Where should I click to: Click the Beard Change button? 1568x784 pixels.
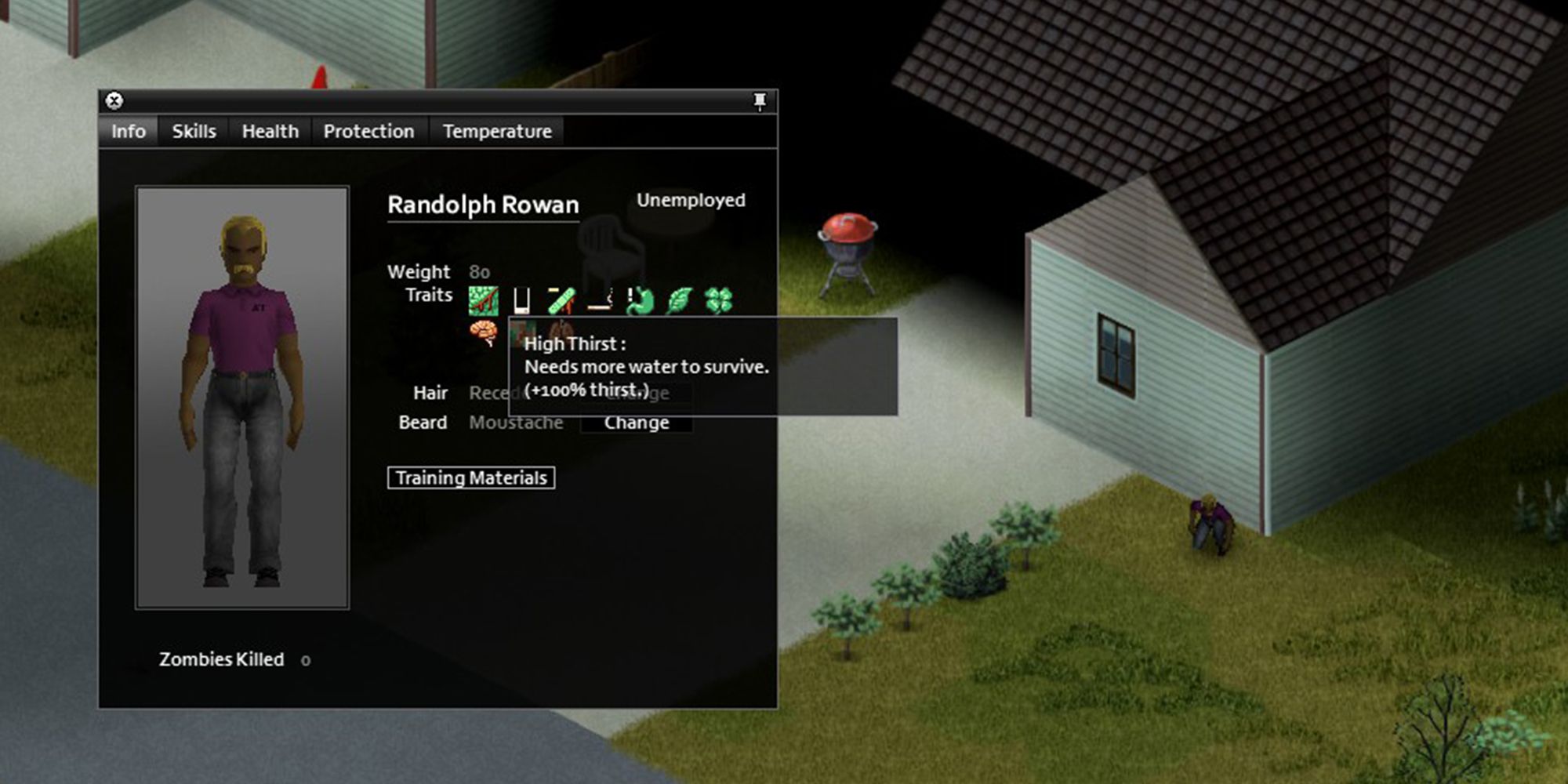(636, 422)
